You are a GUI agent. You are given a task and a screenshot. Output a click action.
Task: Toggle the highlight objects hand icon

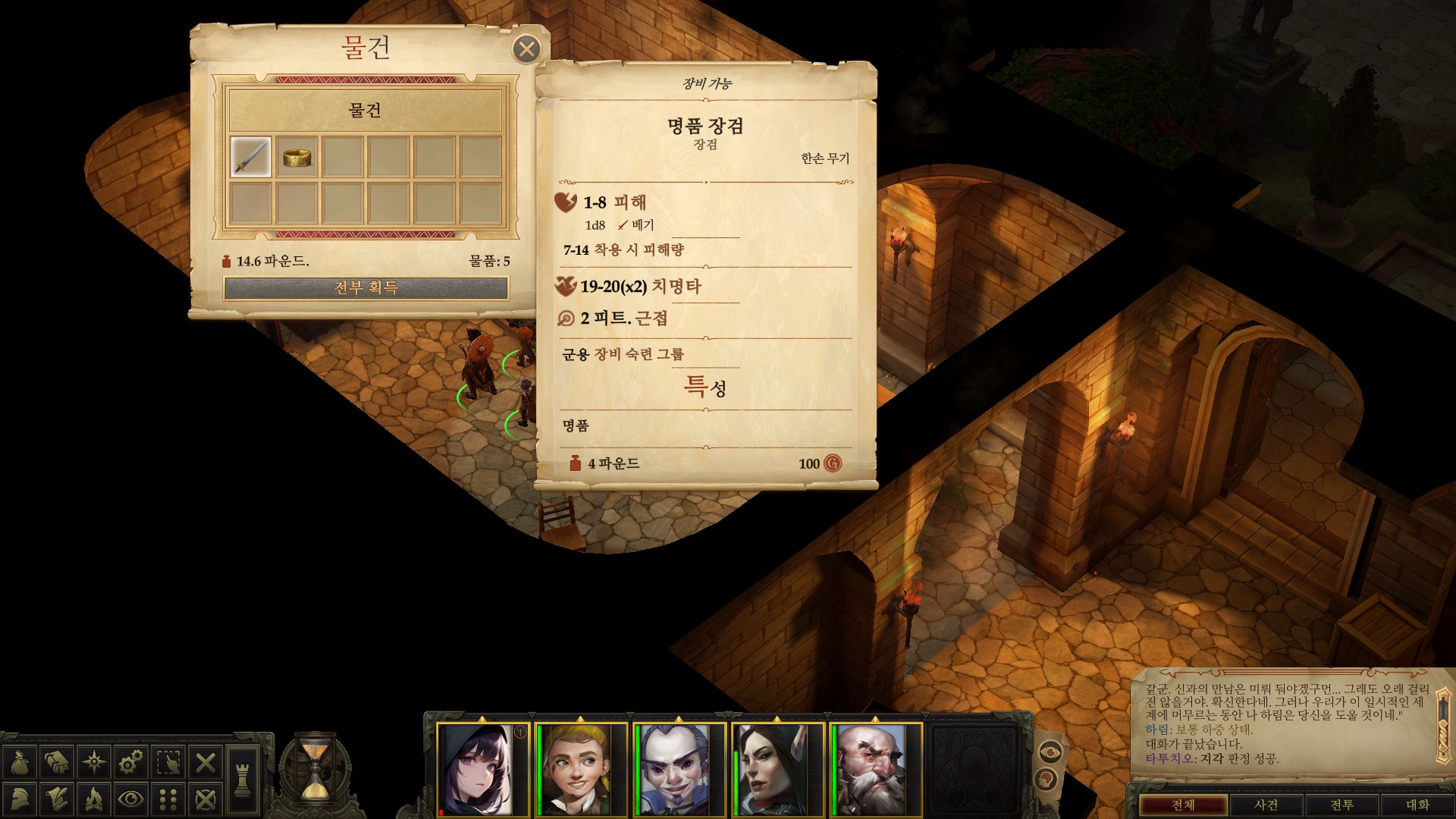tap(168, 761)
